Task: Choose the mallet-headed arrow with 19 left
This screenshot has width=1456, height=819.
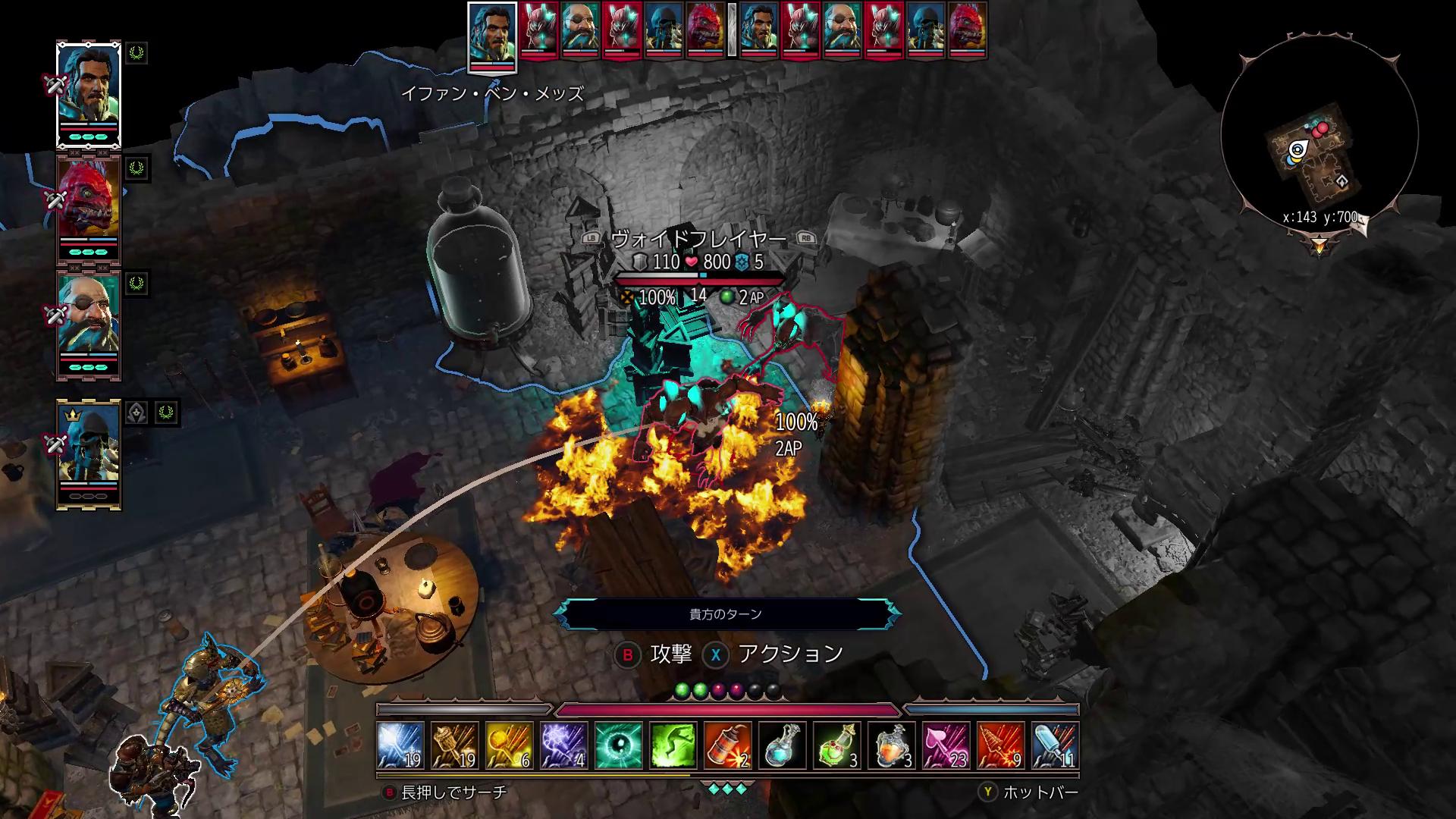Action: [x=455, y=745]
